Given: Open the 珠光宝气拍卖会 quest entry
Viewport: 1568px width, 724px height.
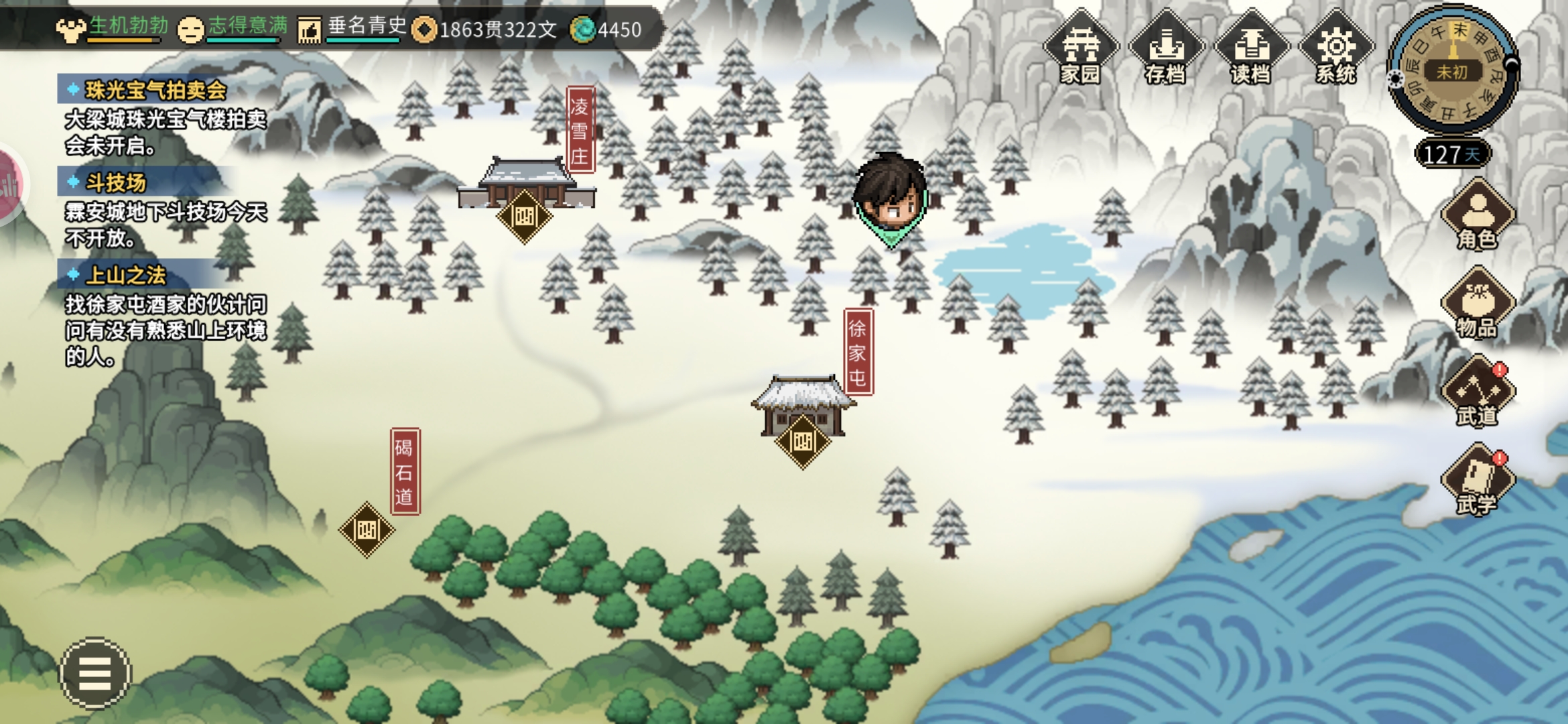Looking at the screenshot, I should 155,90.
